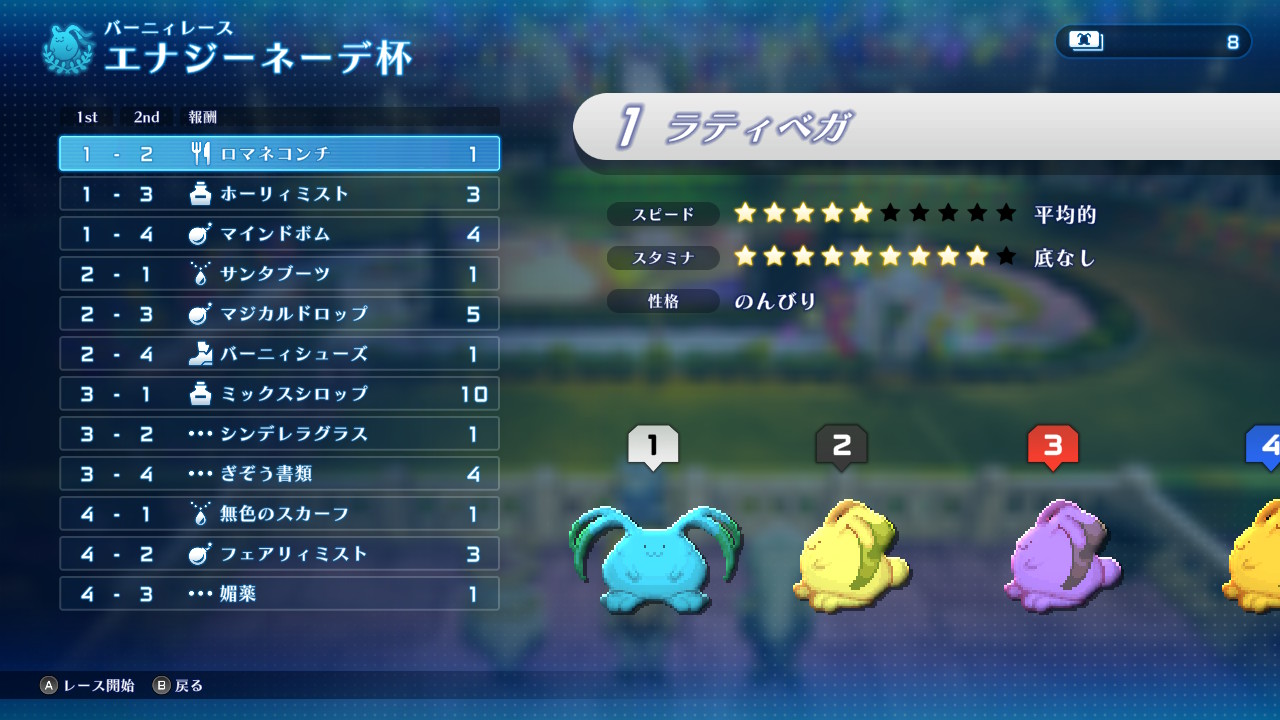Select the blue number 1 racer
Screen dimensions: 1280x720
654,558
